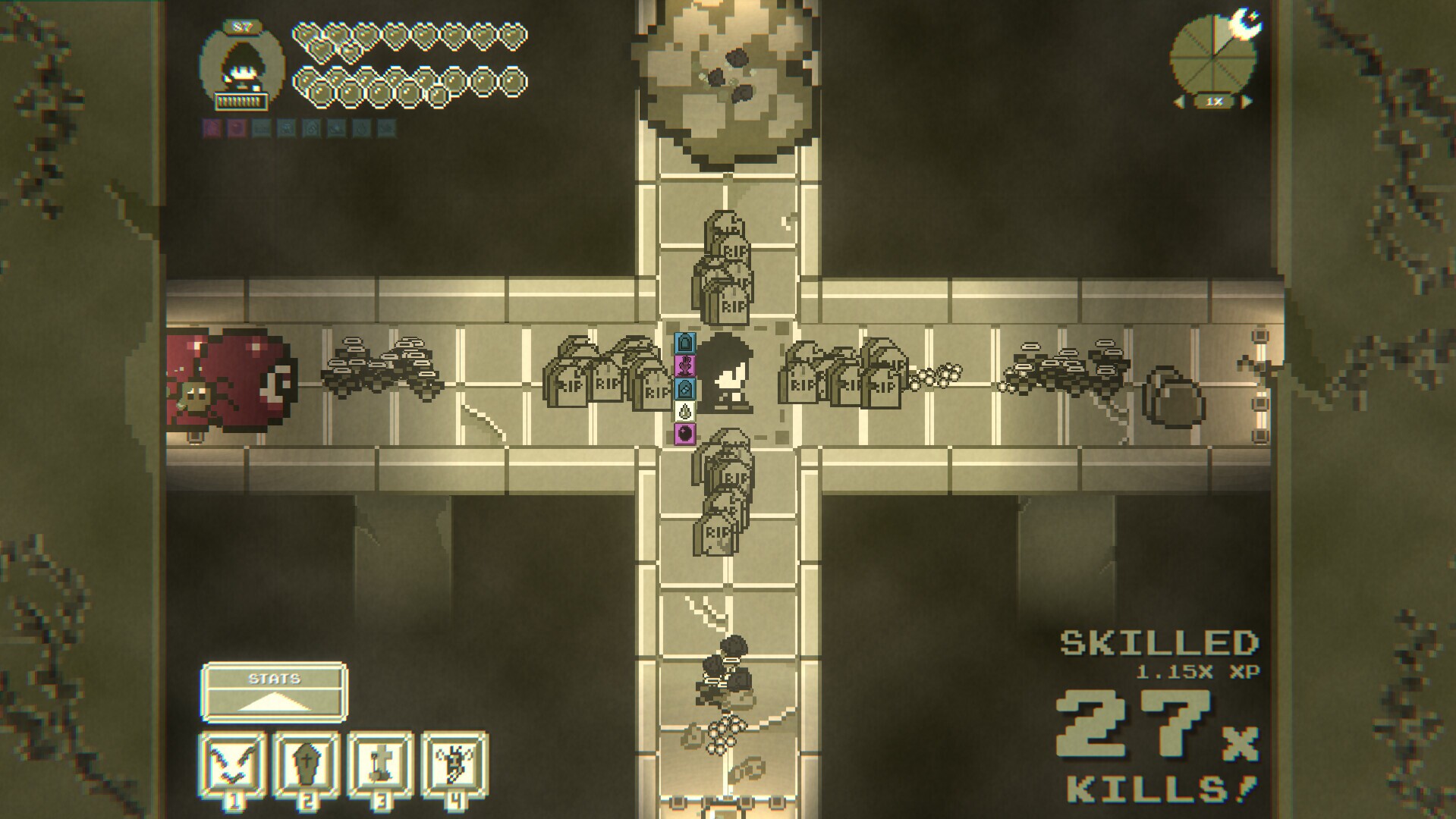Toggle the first pink buff icon under the coins

(x=211, y=127)
